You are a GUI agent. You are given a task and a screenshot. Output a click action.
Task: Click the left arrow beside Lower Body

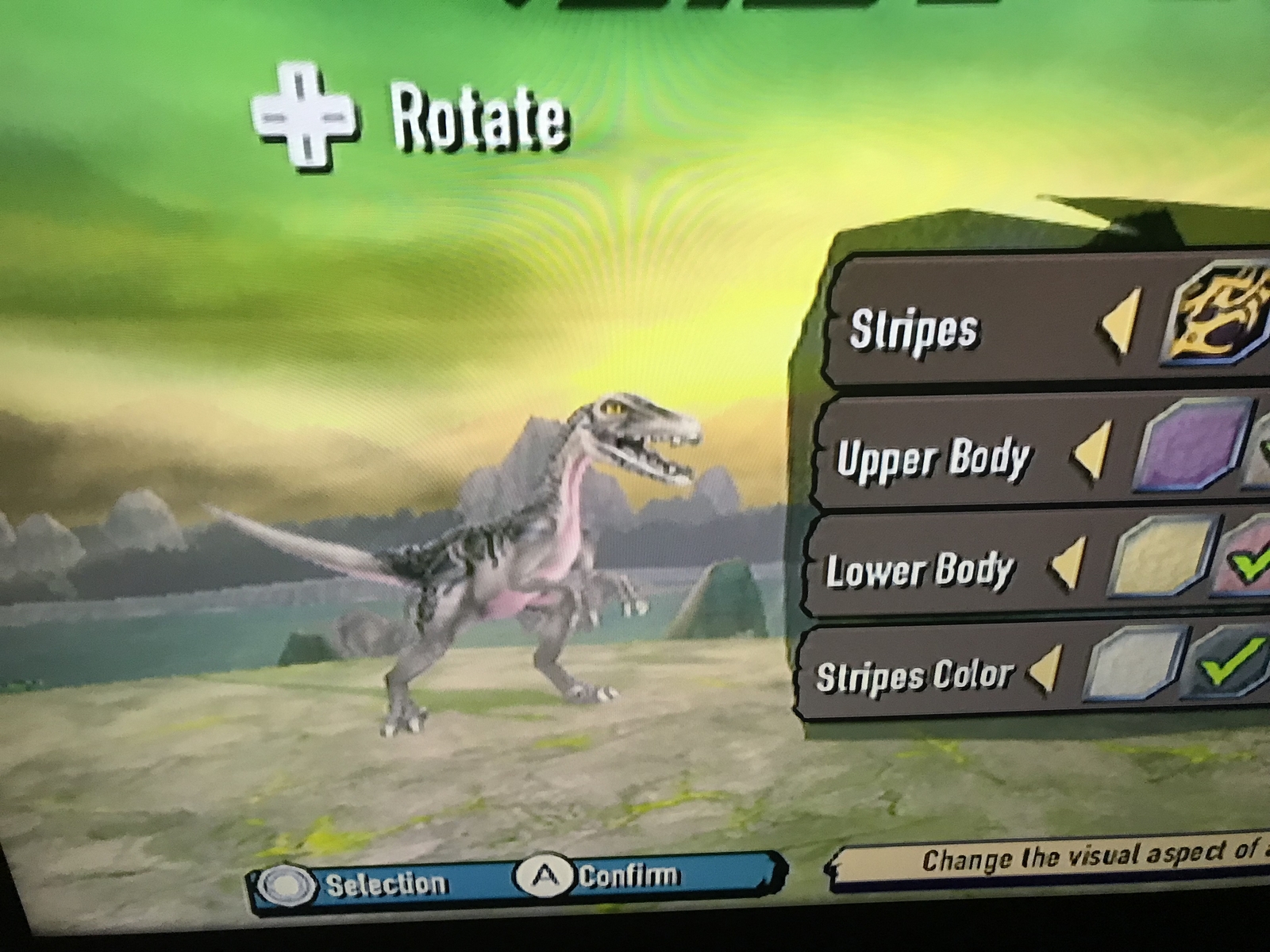pyautogui.click(x=1068, y=564)
